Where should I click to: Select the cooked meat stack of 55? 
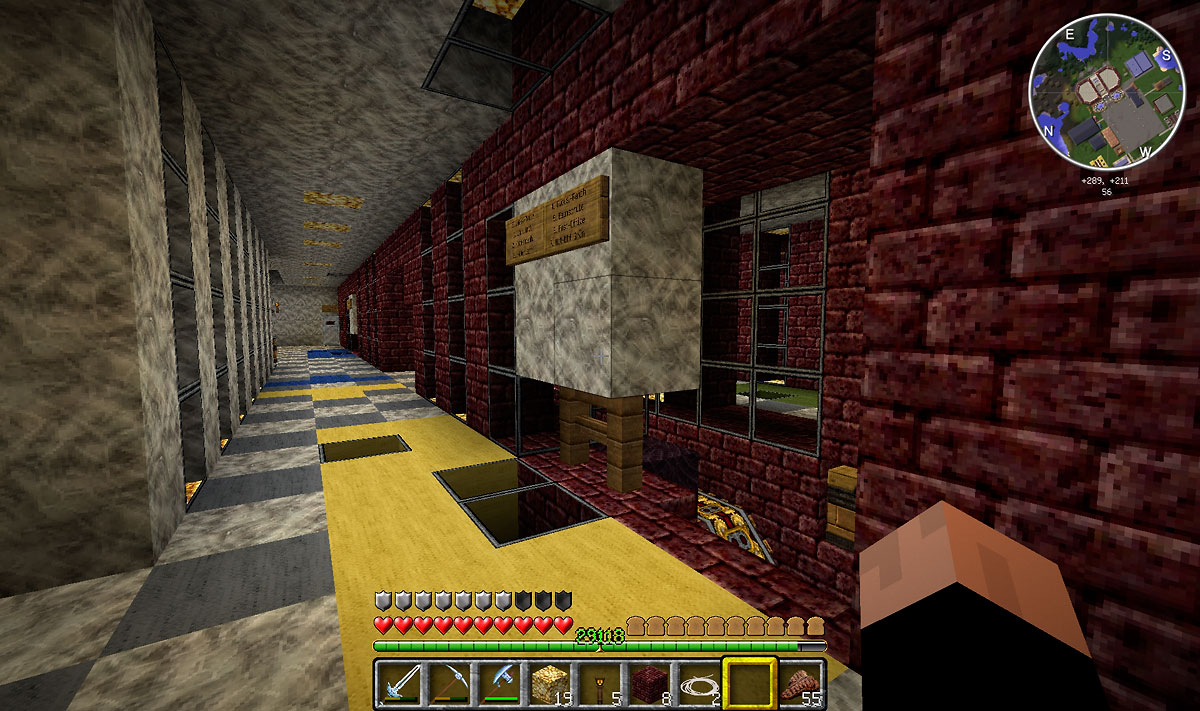coord(800,684)
